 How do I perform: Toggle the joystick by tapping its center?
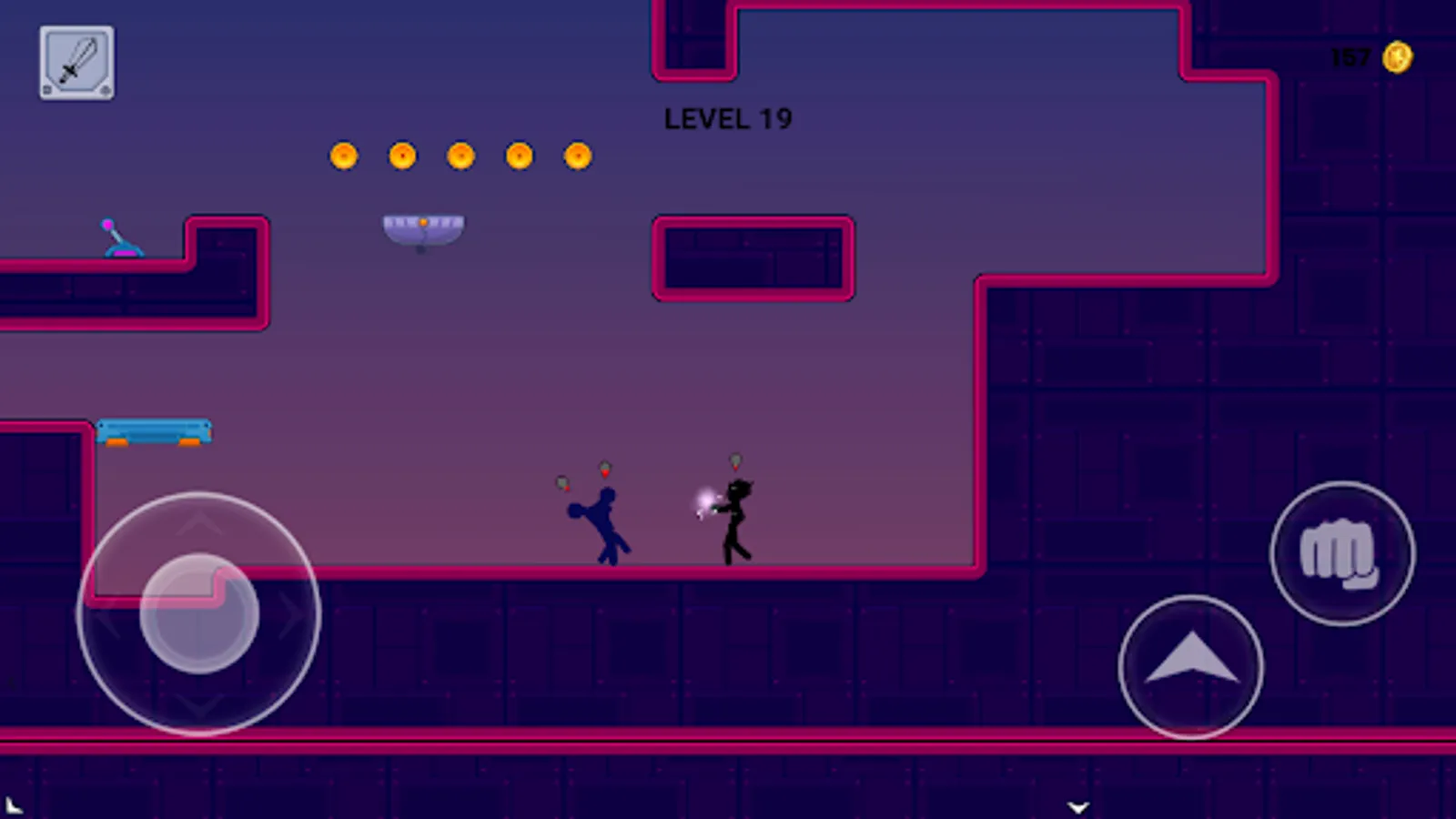[198, 612]
